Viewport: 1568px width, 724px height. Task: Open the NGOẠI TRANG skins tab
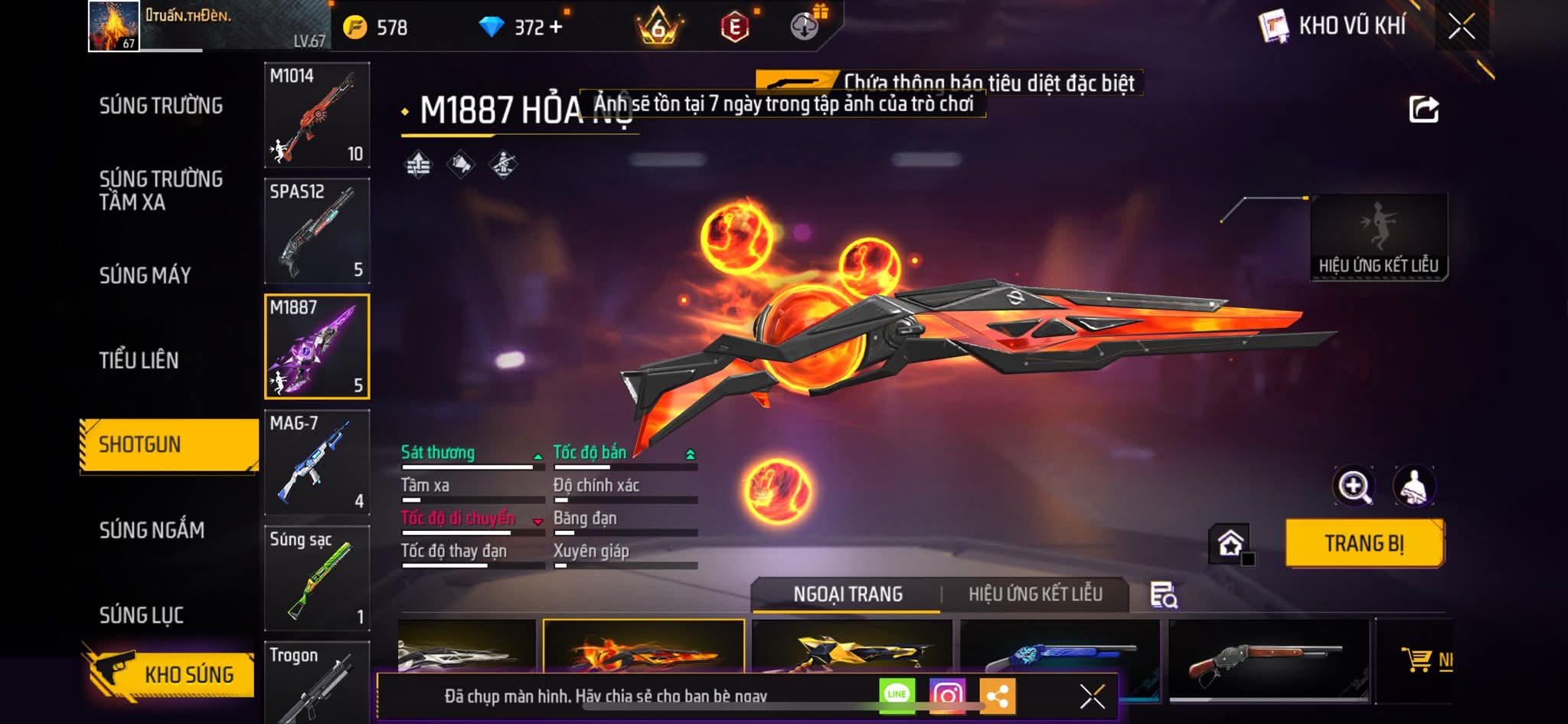848,594
